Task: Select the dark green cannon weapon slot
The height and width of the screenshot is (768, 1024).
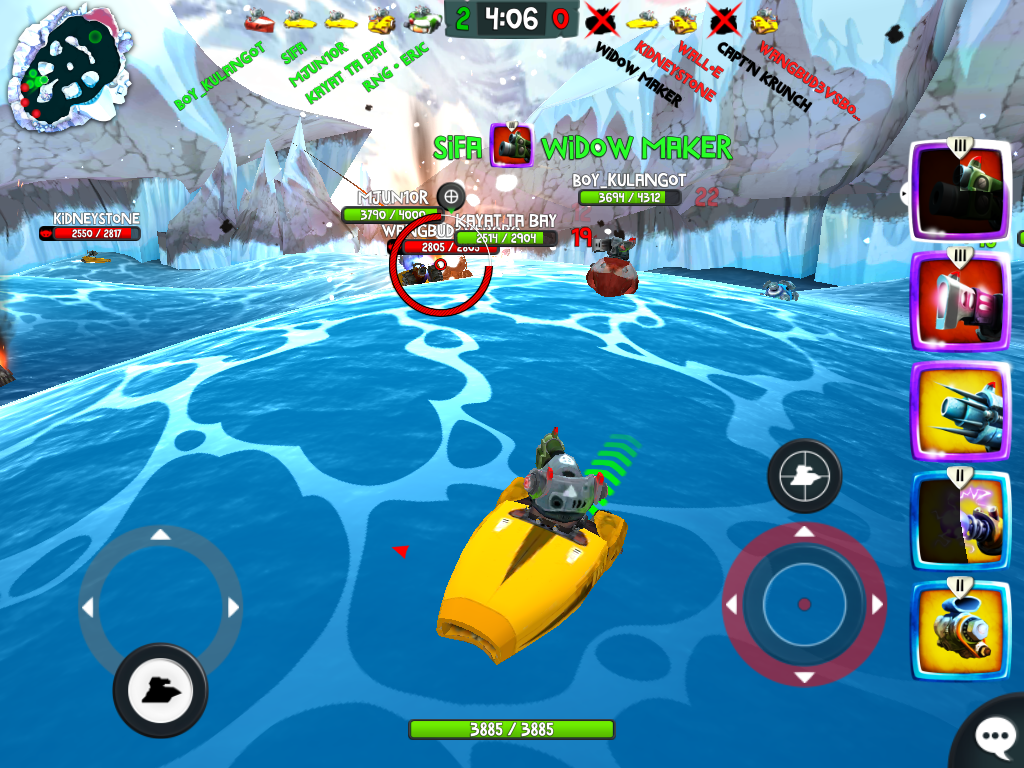Action: tap(959, 190)
